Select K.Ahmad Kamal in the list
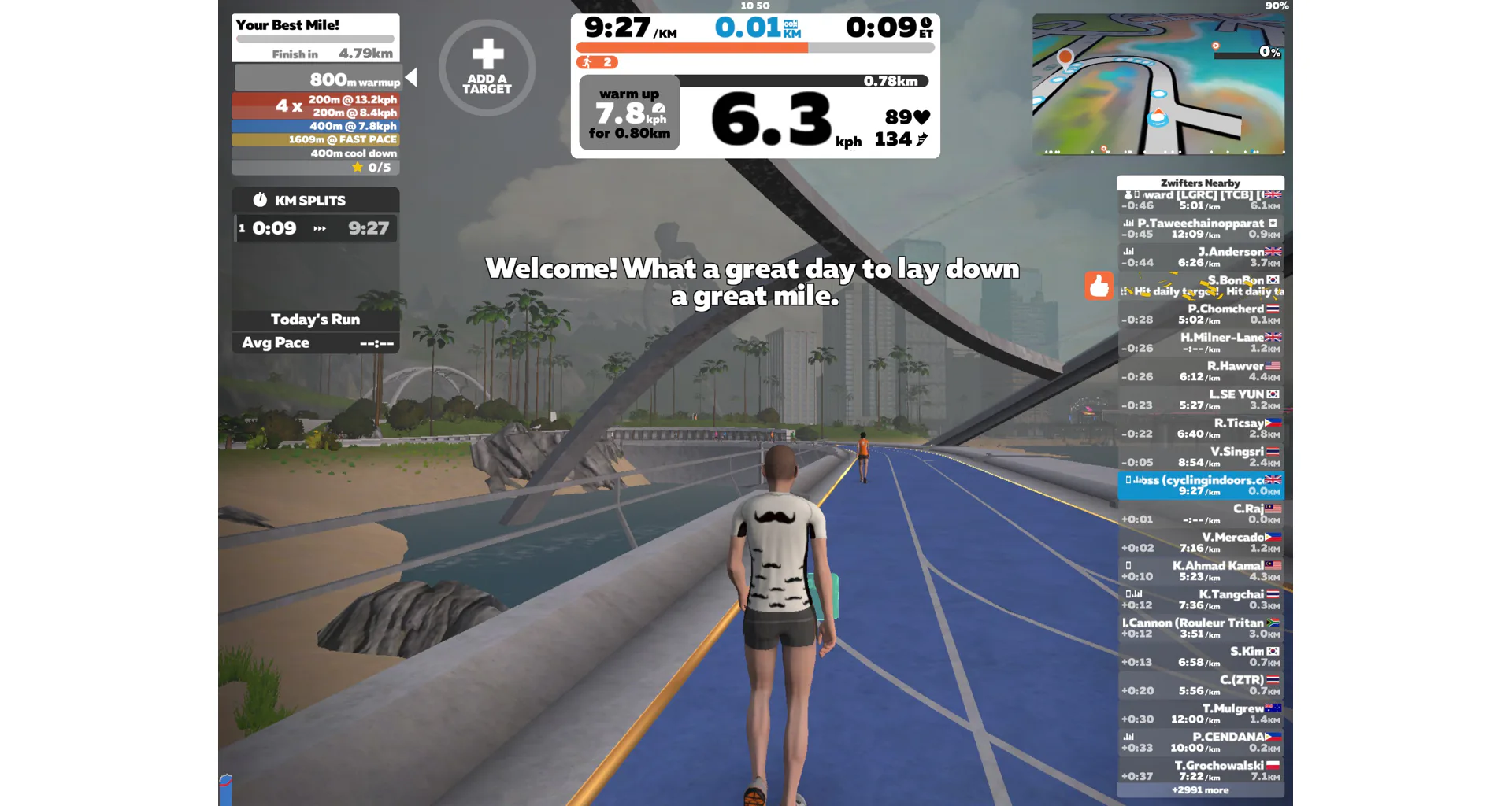The height and width of the screenshot is (806, 1512). 1200,571
